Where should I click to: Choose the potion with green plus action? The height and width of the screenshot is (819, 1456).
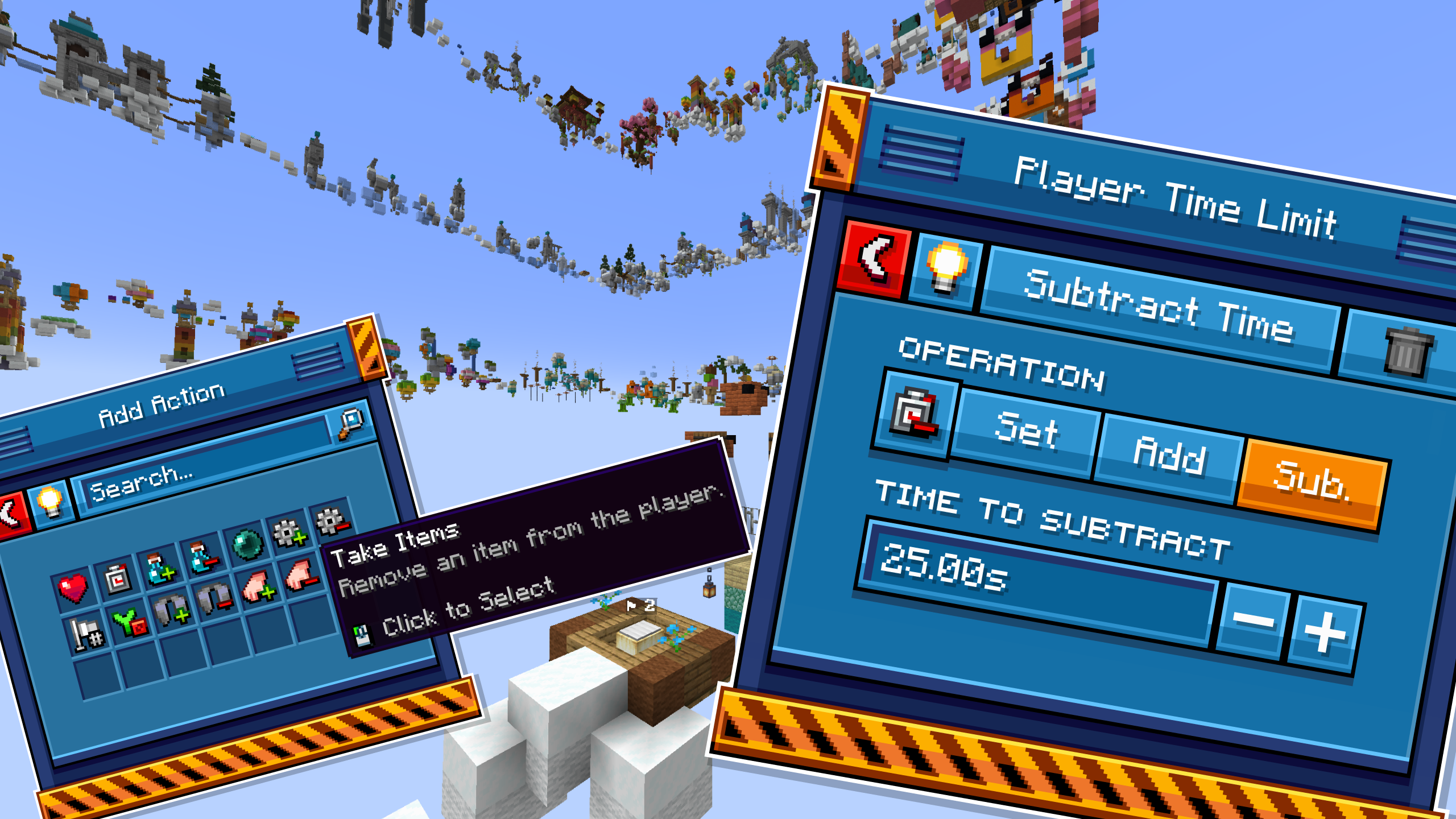tap(160, 569)
